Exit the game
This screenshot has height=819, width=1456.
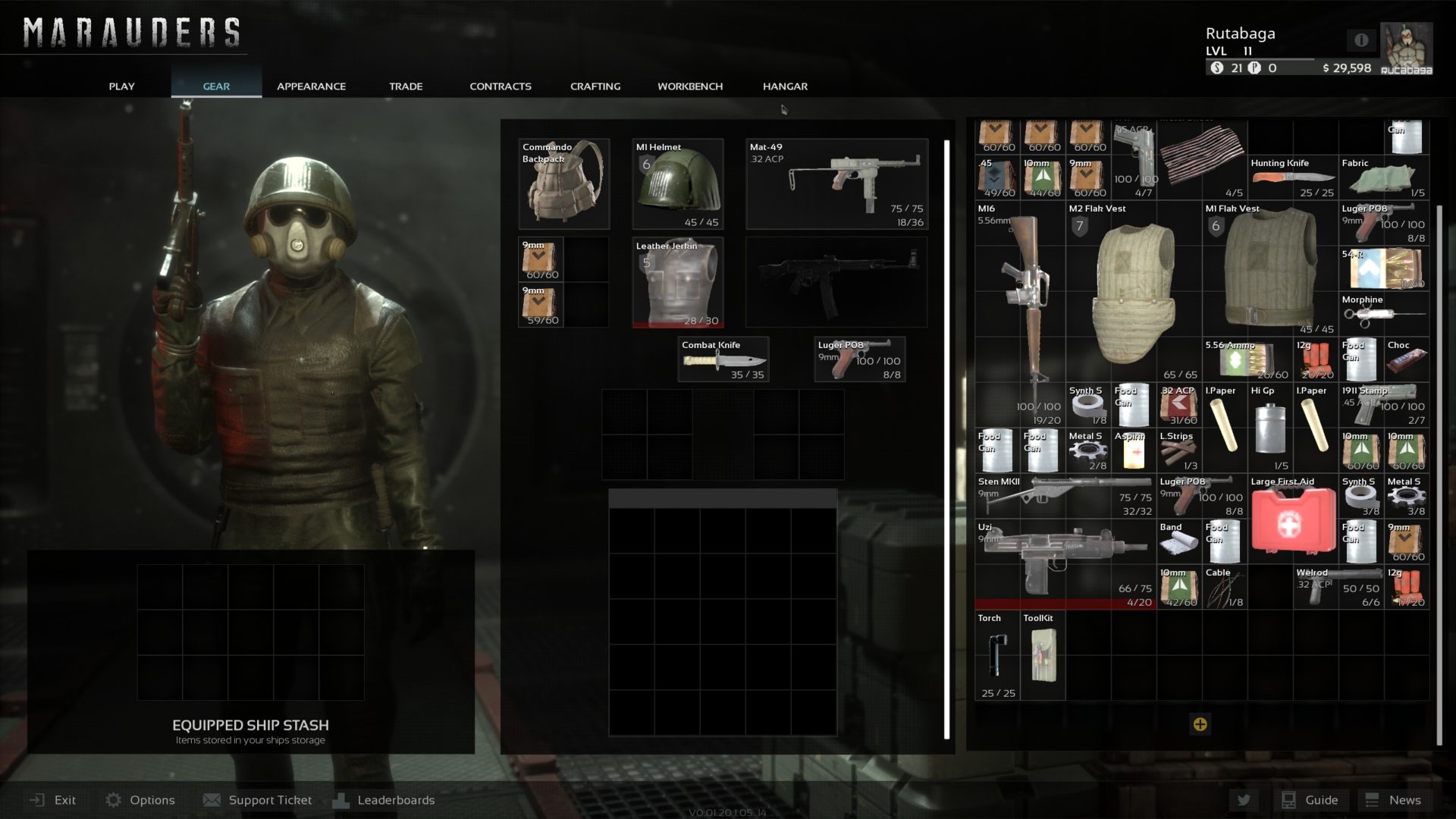pyautogui.click(x=53, y=800)
